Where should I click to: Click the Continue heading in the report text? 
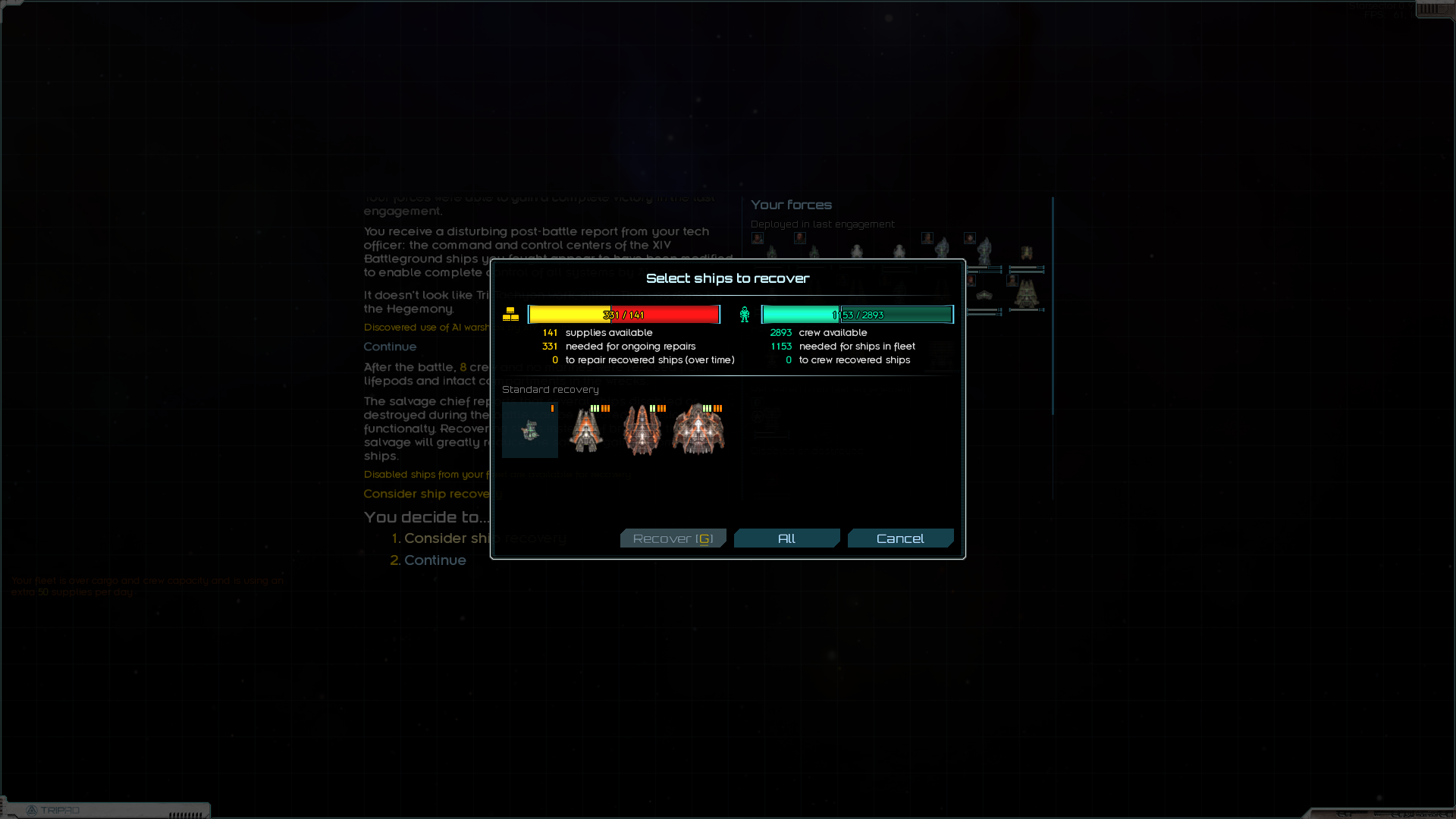[x=390, y=347]
